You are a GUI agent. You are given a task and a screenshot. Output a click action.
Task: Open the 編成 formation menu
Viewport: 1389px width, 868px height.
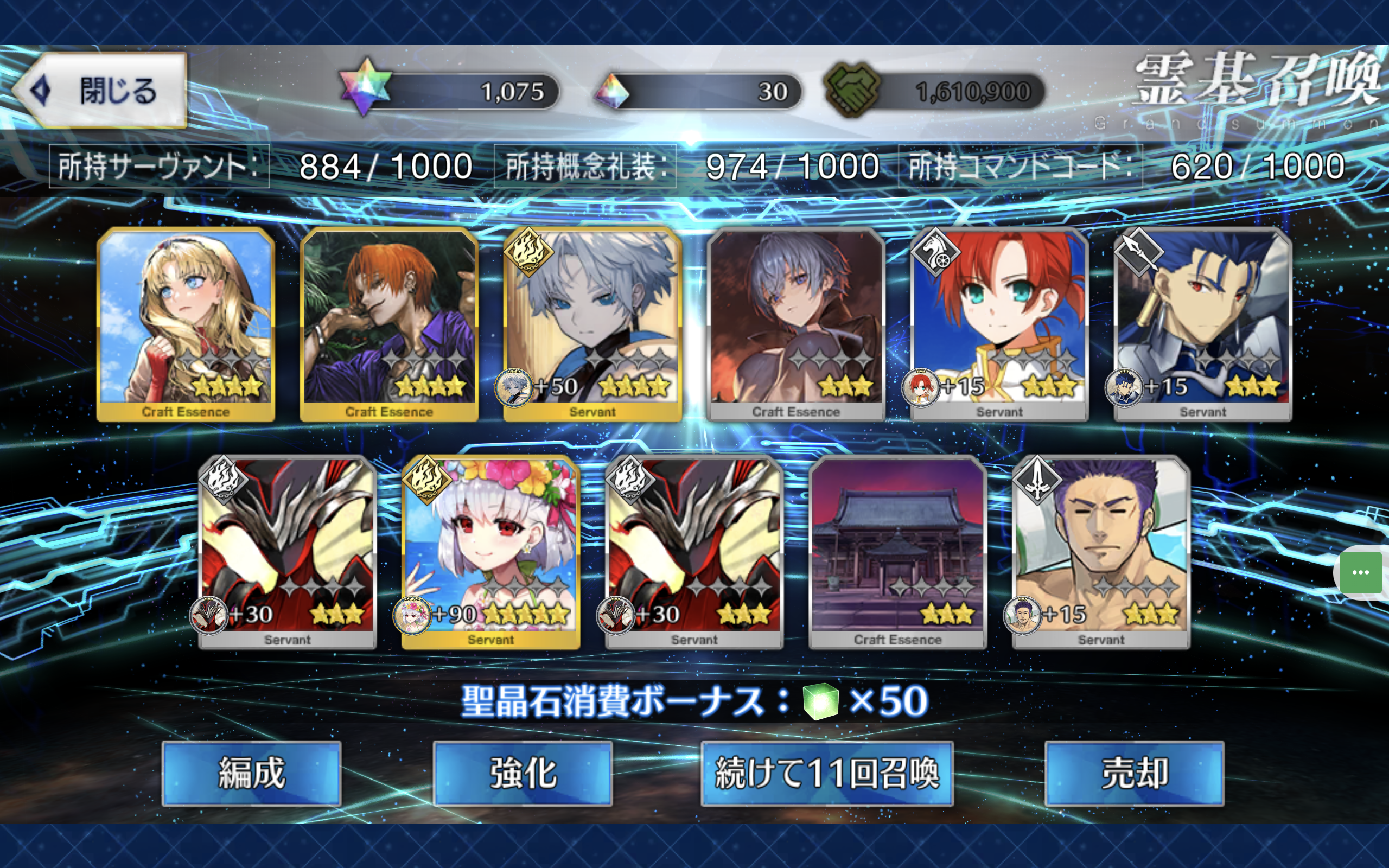point(251,773)
